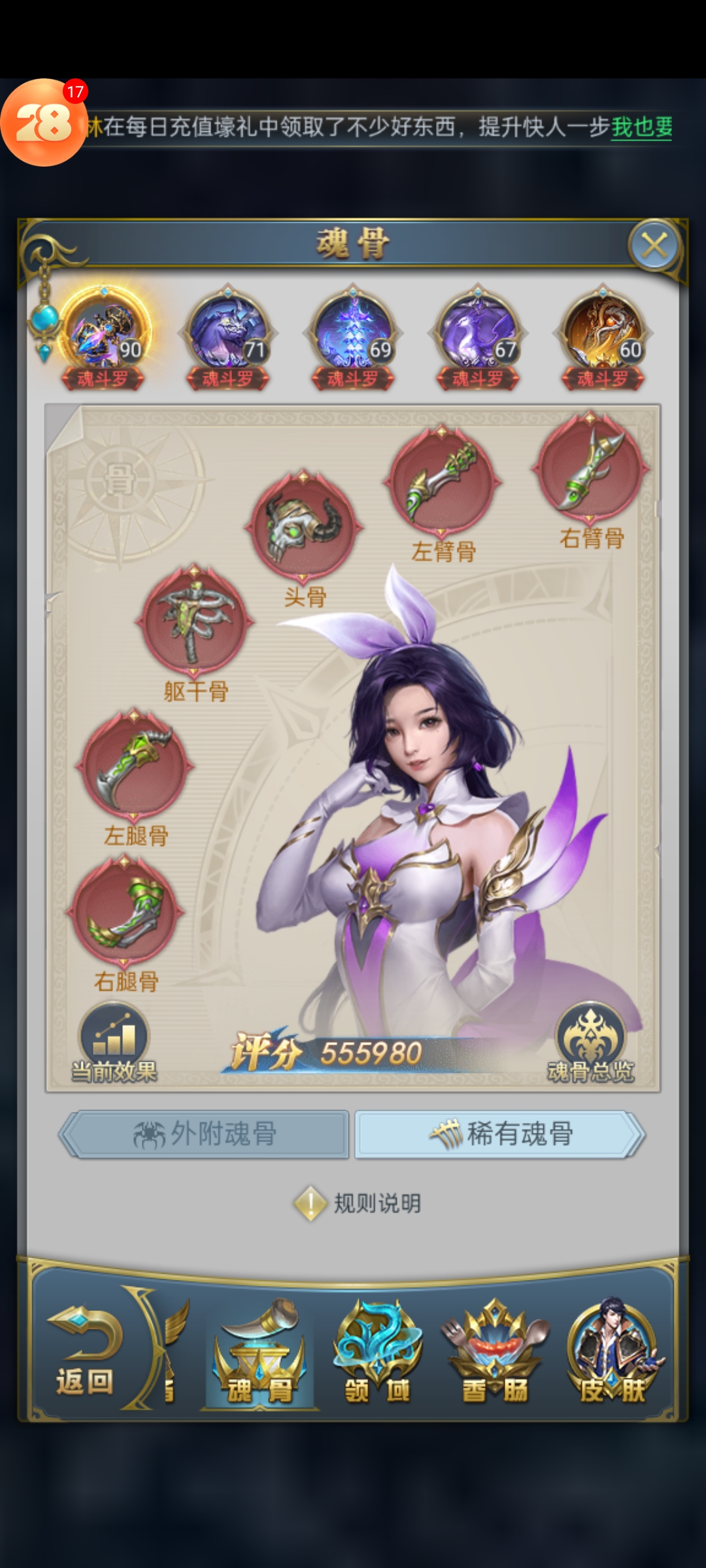The image size is (706, 1568).
Task: Go back with the 返回 button
Action: 85,1352
